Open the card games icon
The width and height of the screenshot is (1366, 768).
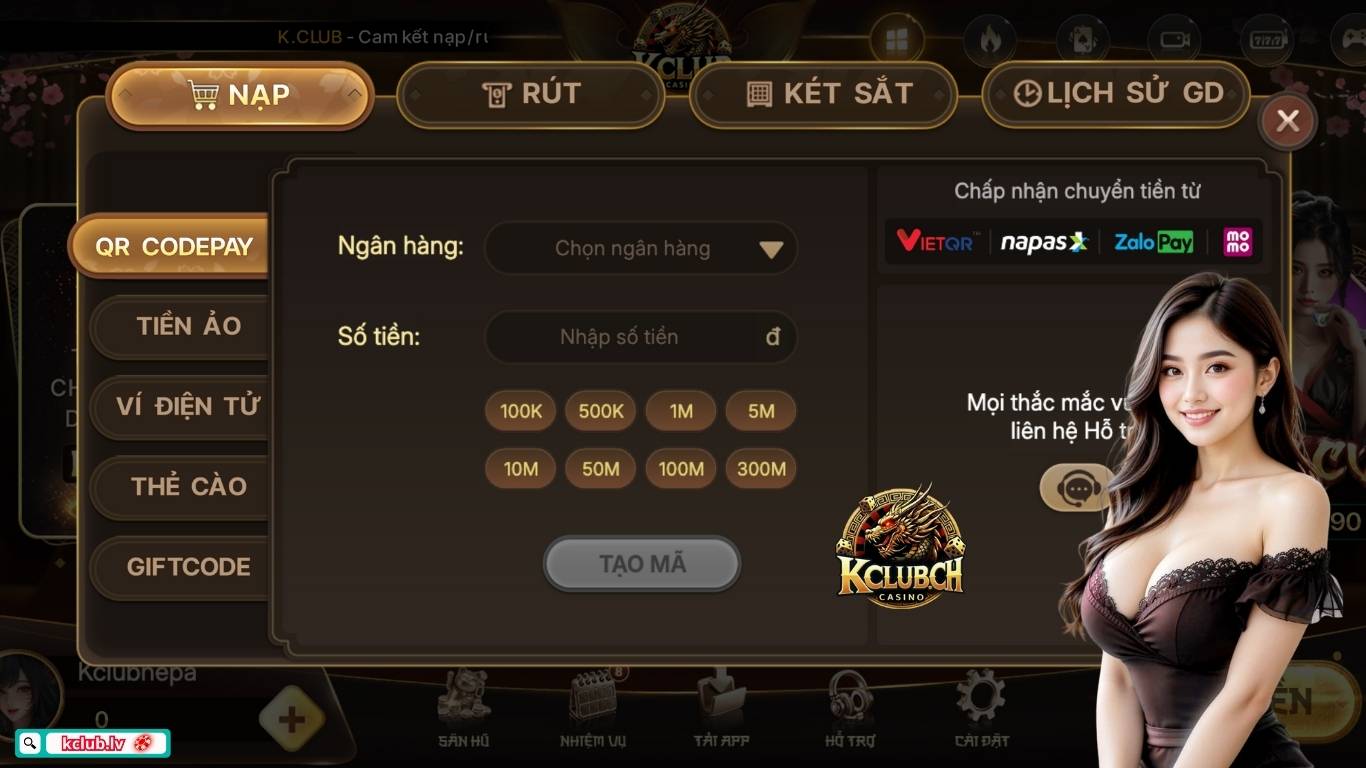tap(1080, 40)
